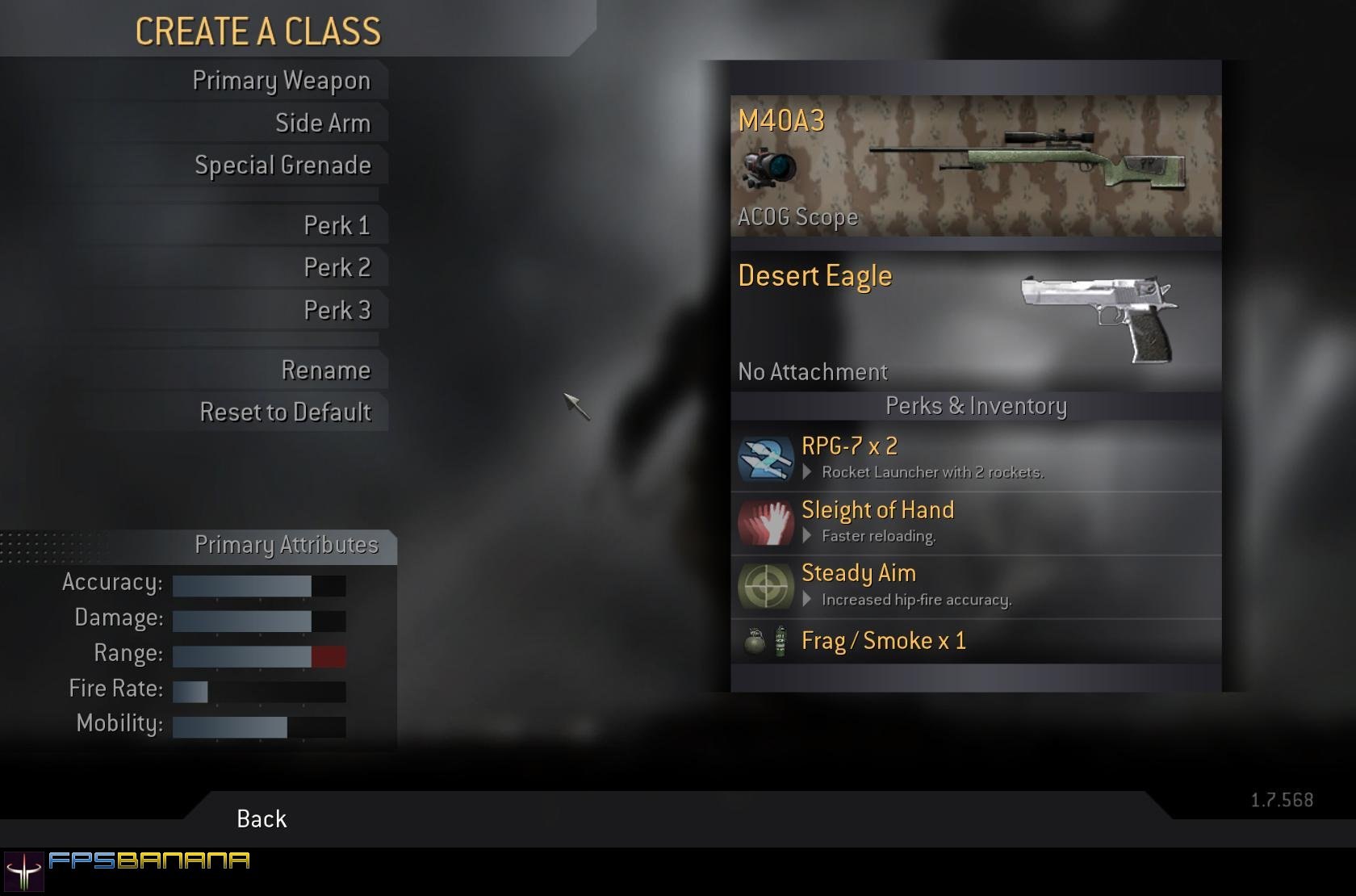Select the Side Arm option
The width and height of the screenshot is (1356, 896).
pyautogui.click(x=322, y=124)
